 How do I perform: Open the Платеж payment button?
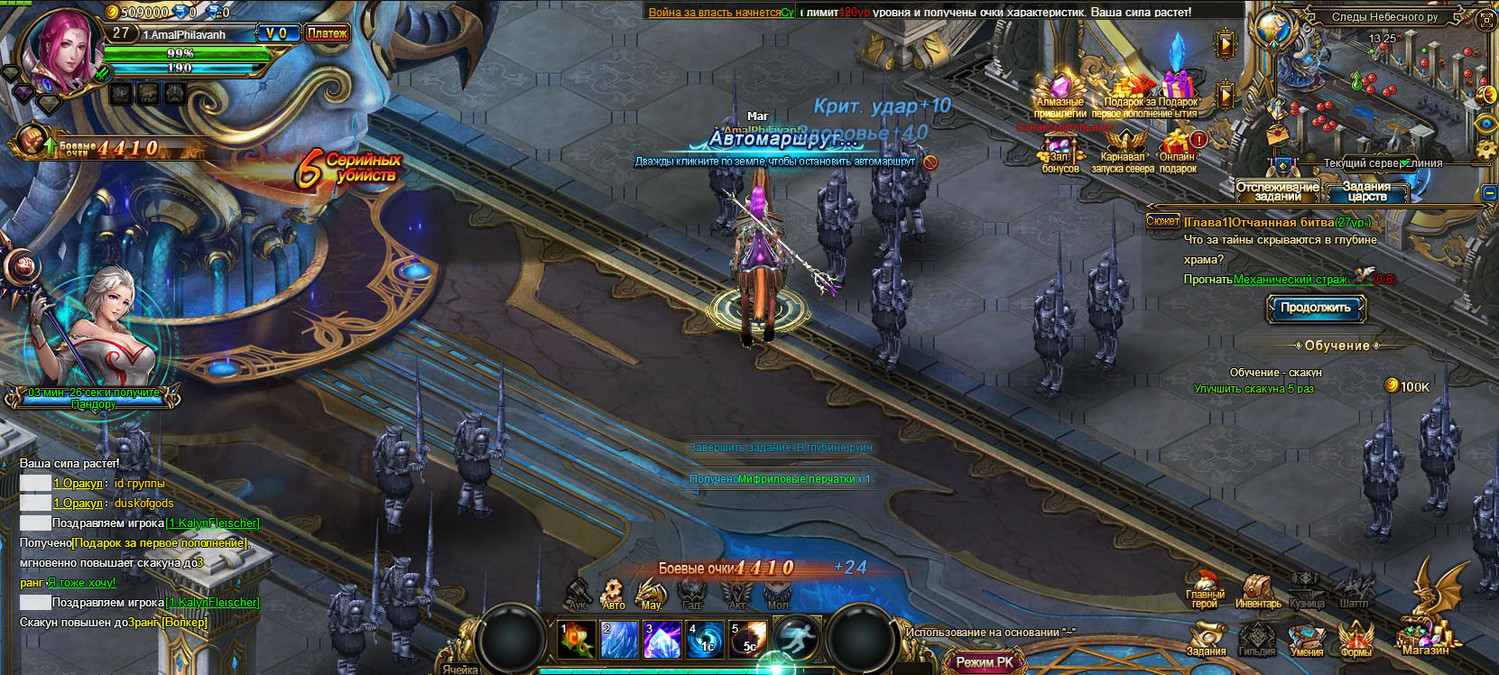click(x=327, y=34)
